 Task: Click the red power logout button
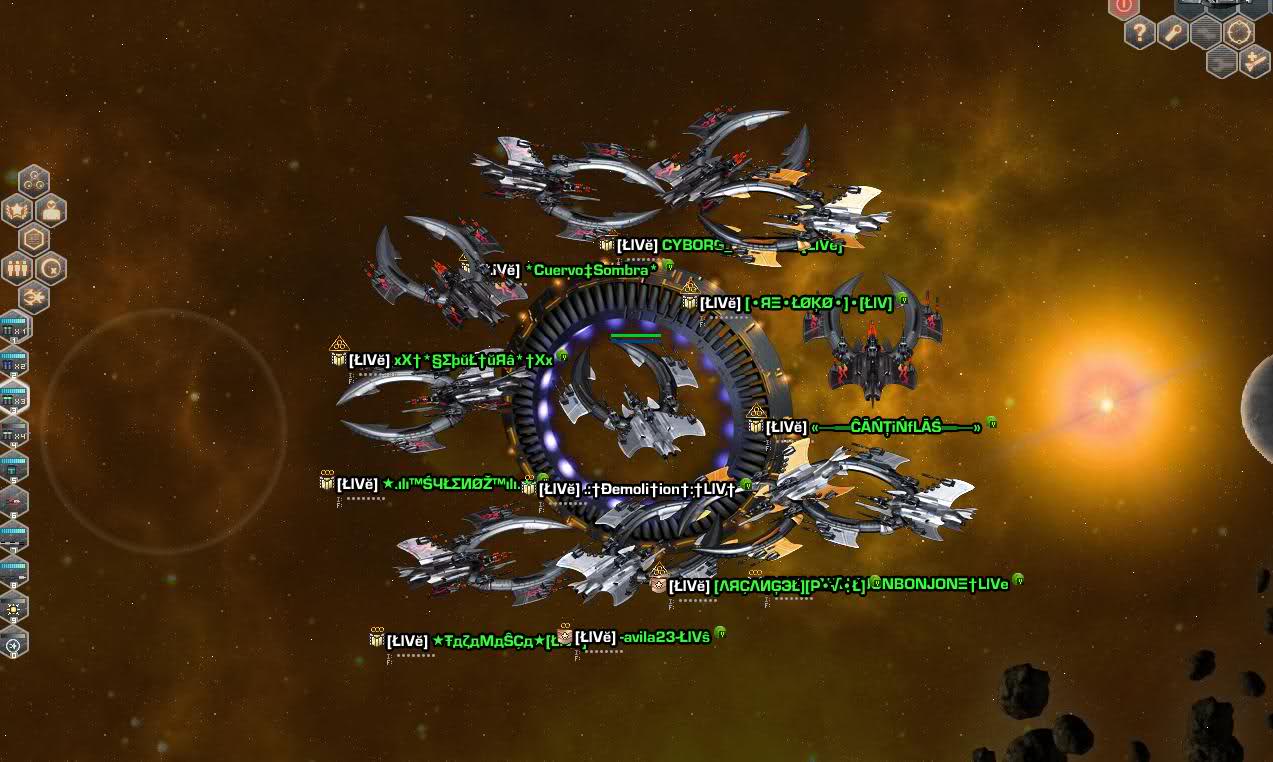[x=1123, y=7]
